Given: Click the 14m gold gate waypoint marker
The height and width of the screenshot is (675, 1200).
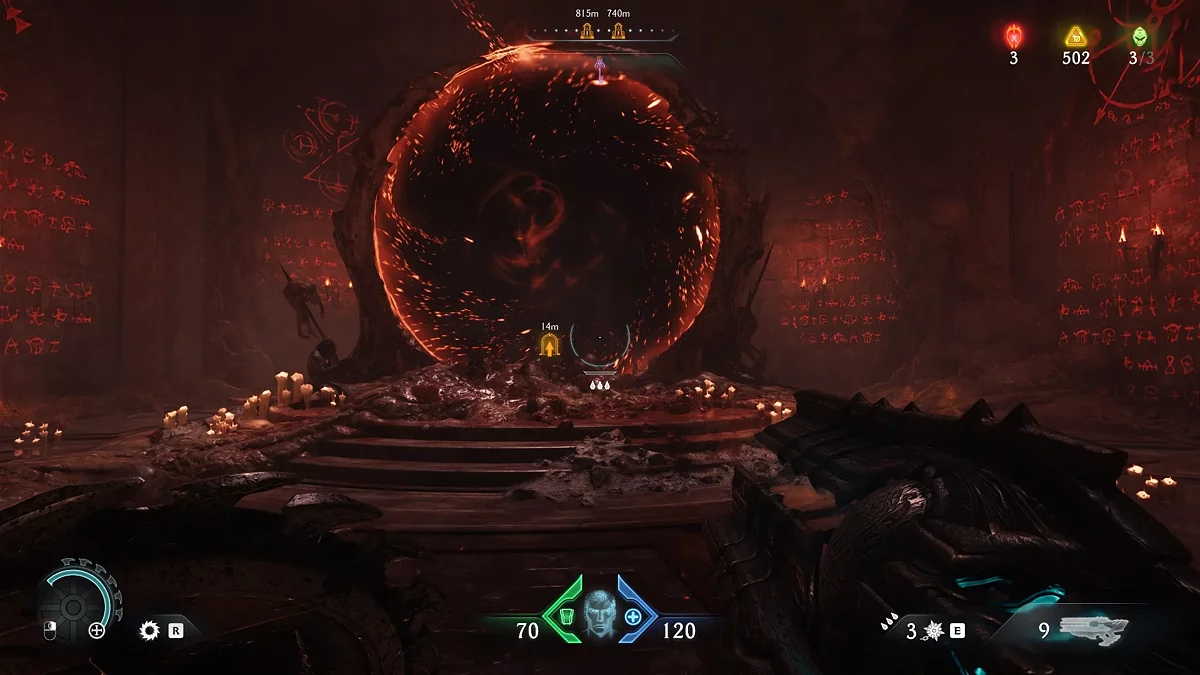Looking at the screenshot, I should click(x=549, y=345).
